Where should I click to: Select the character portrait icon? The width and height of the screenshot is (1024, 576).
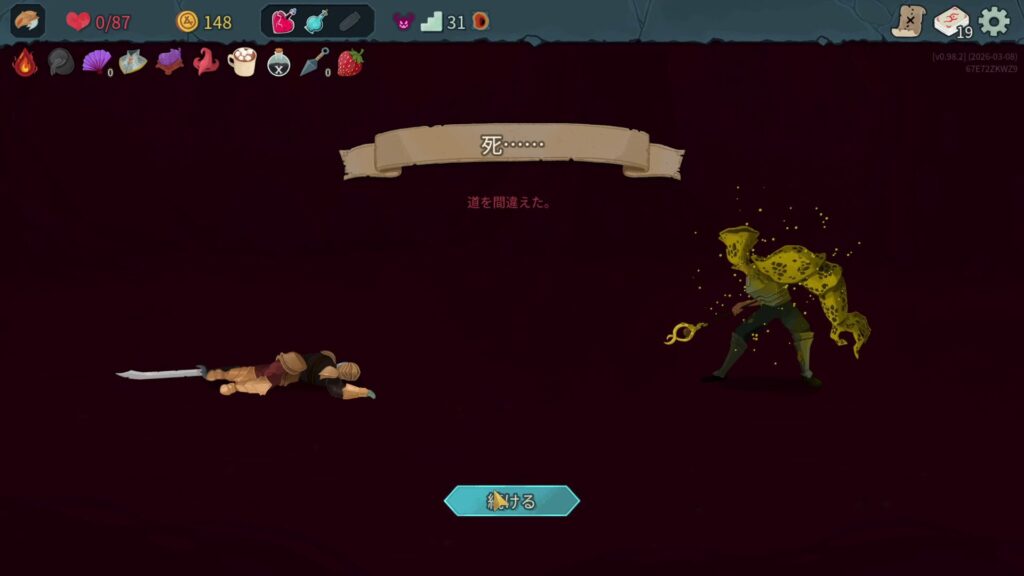pyautogui.click(x=27, y=21)
